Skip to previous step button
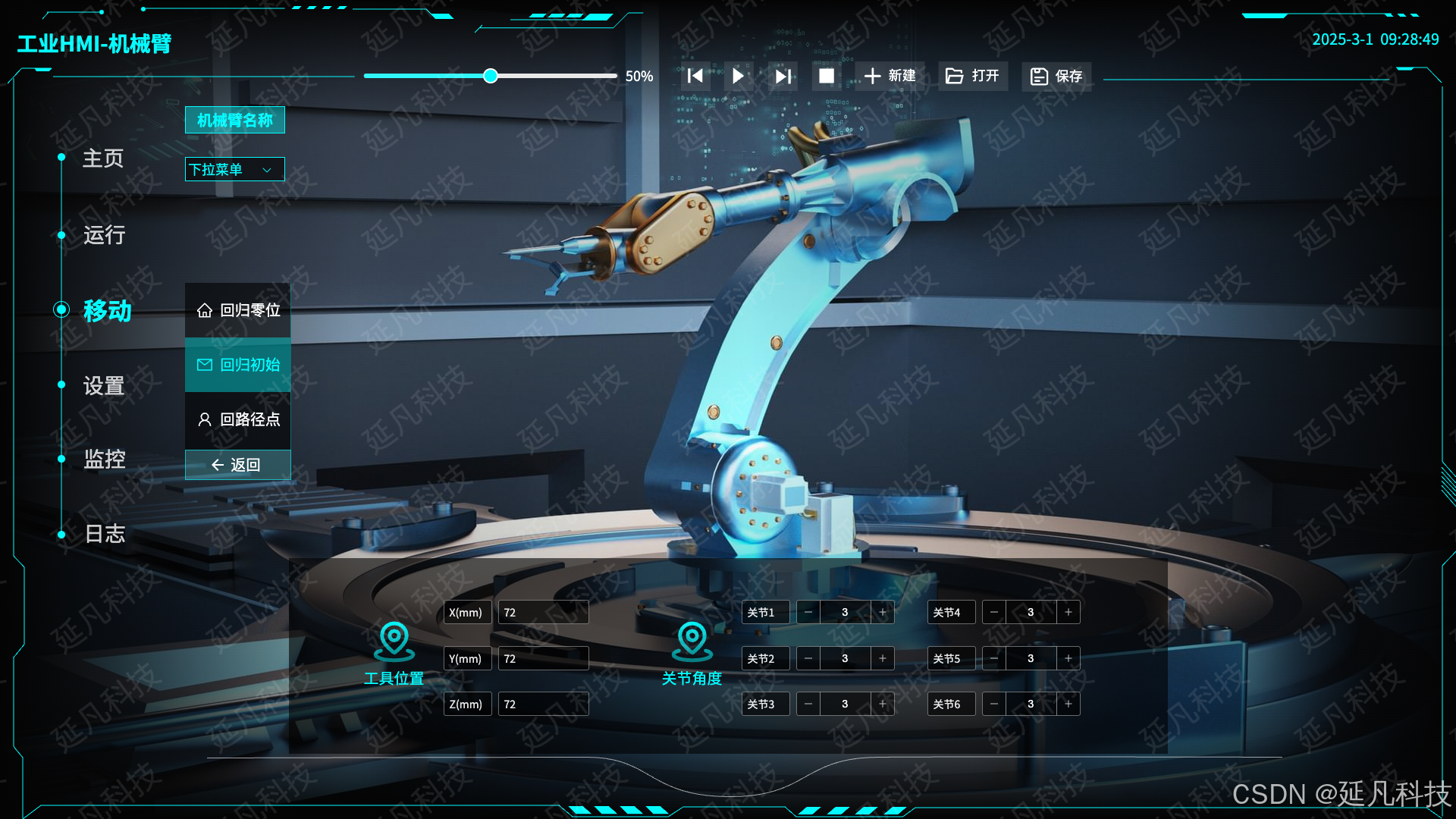Image resolution: width=1456 pixels, height=819 pixels. point(695,76)
